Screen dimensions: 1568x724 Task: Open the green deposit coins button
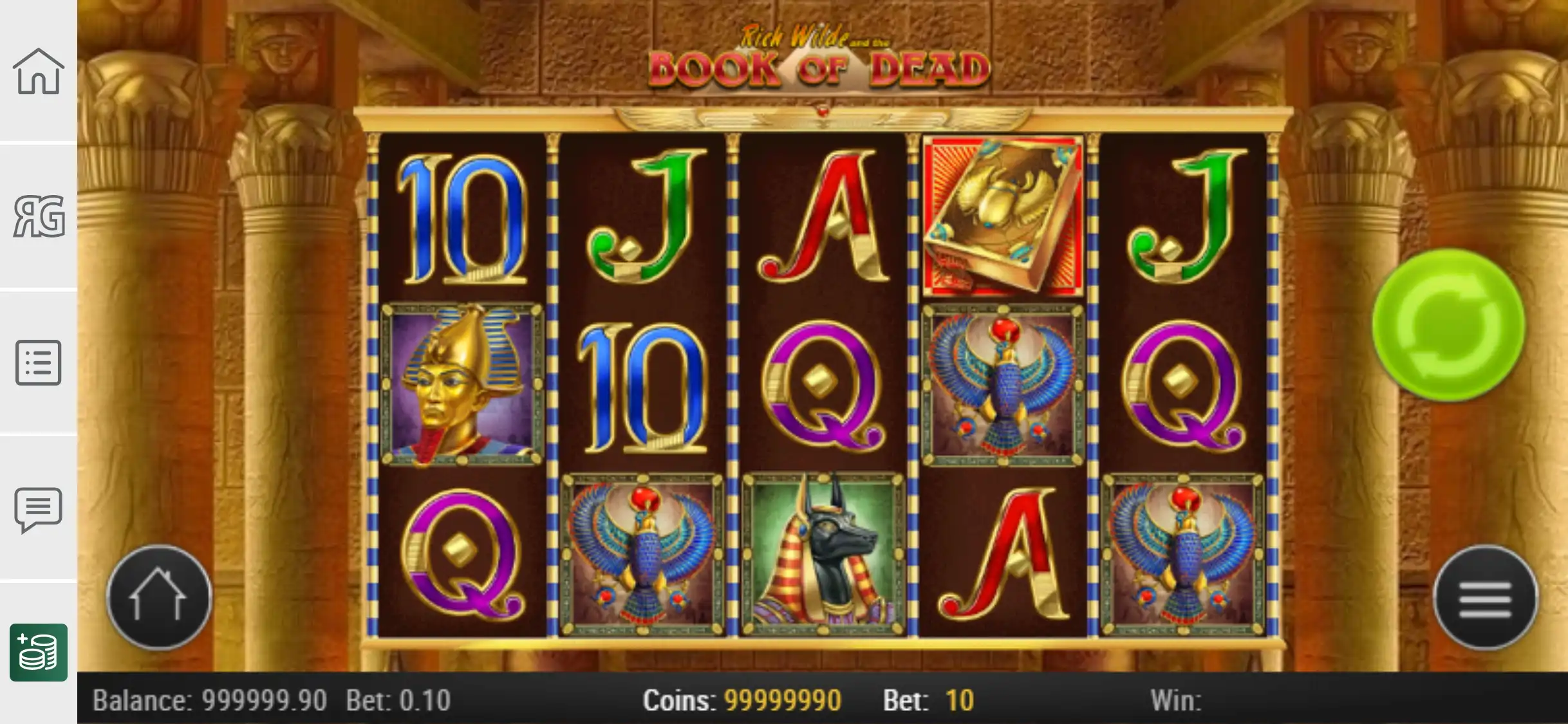click(39, 652)
